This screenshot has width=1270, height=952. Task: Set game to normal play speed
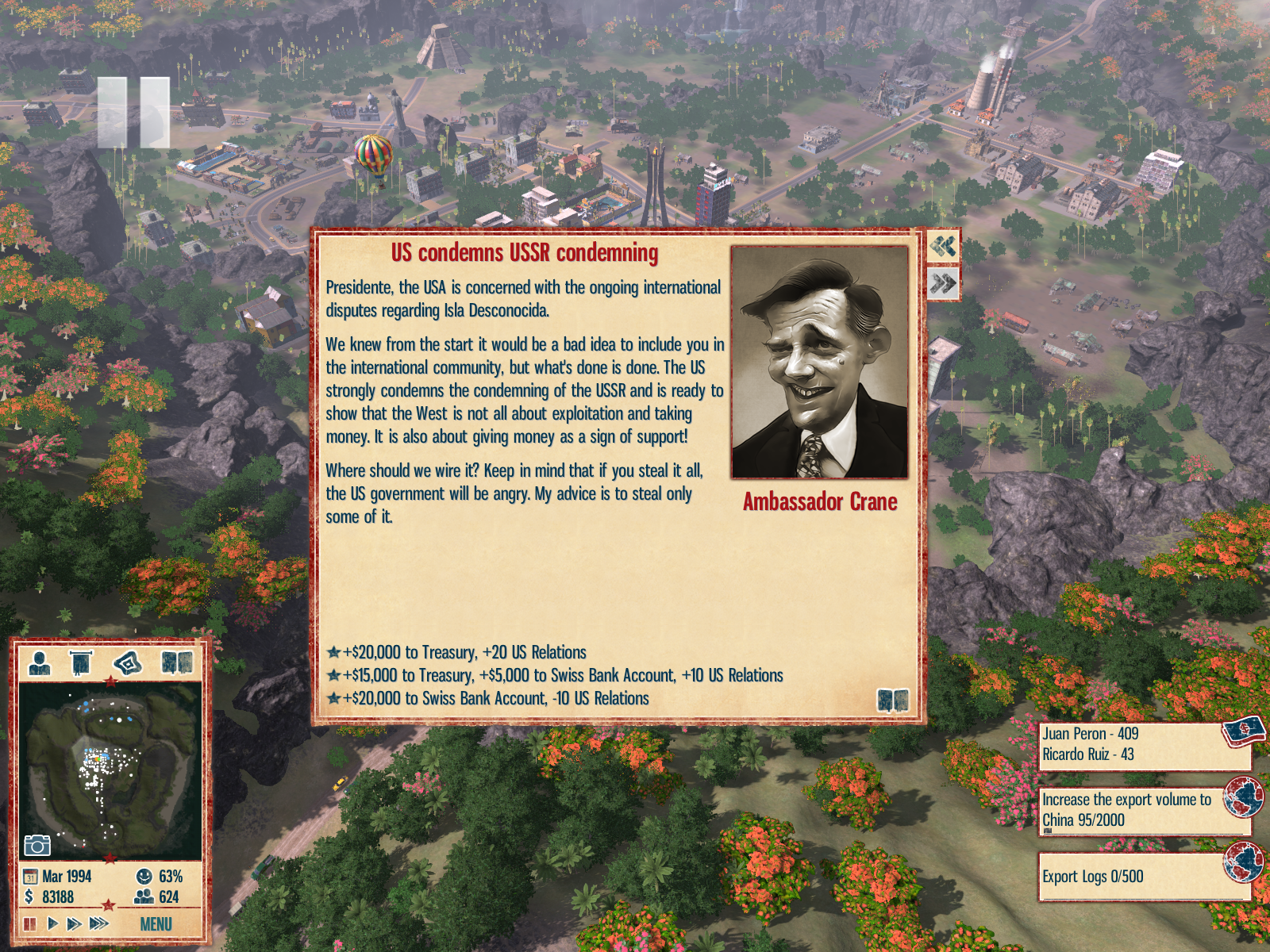click(x=52, y=923)
